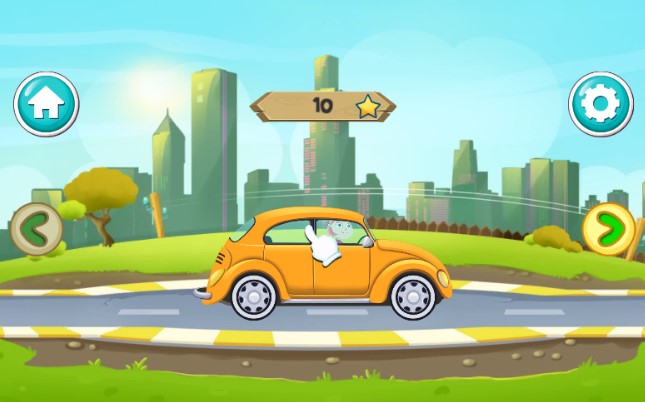Switch to the next car with right arrow
This screenshot has height=402, width=645.
(x=608, y=230)
